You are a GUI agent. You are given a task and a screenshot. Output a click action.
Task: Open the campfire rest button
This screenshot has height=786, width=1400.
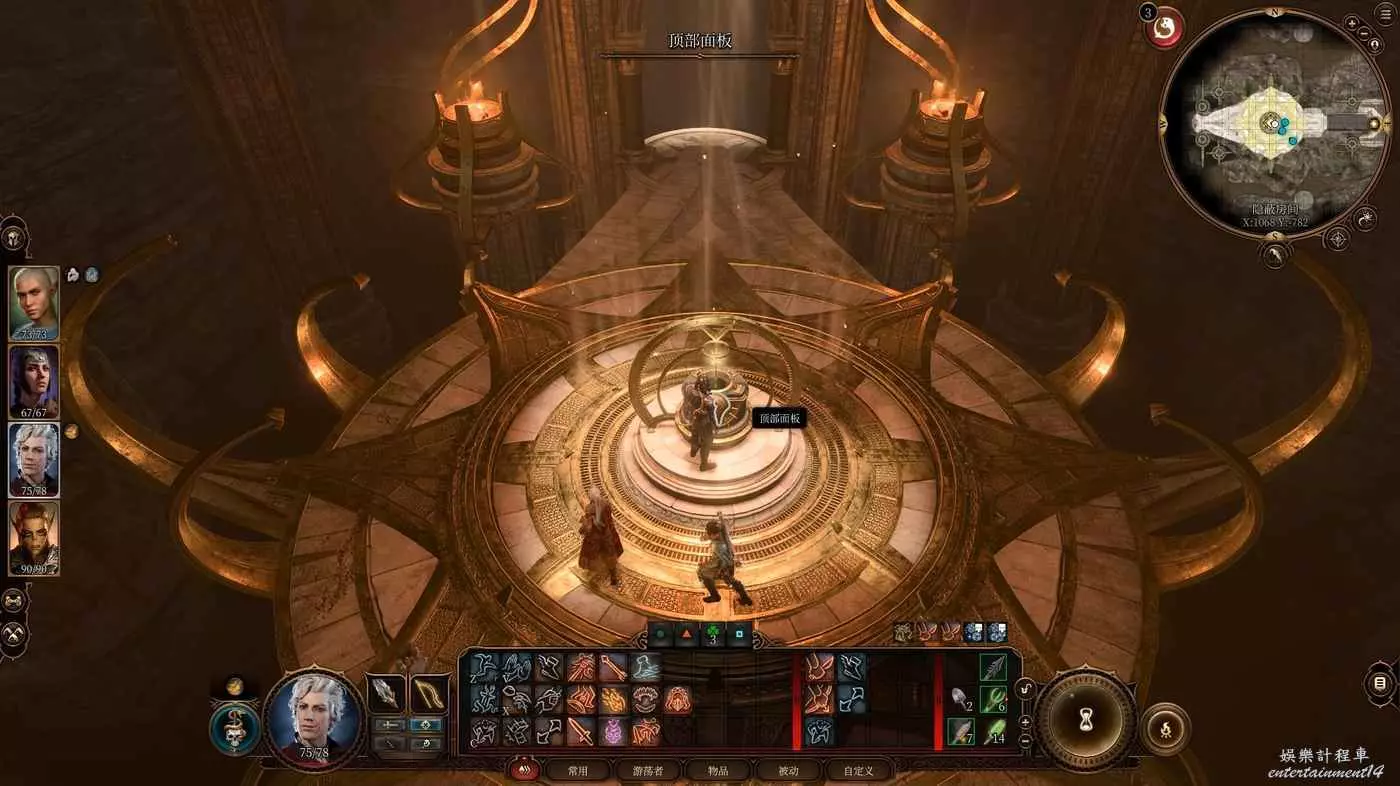pyautogui.click(x=1165, y=729)
